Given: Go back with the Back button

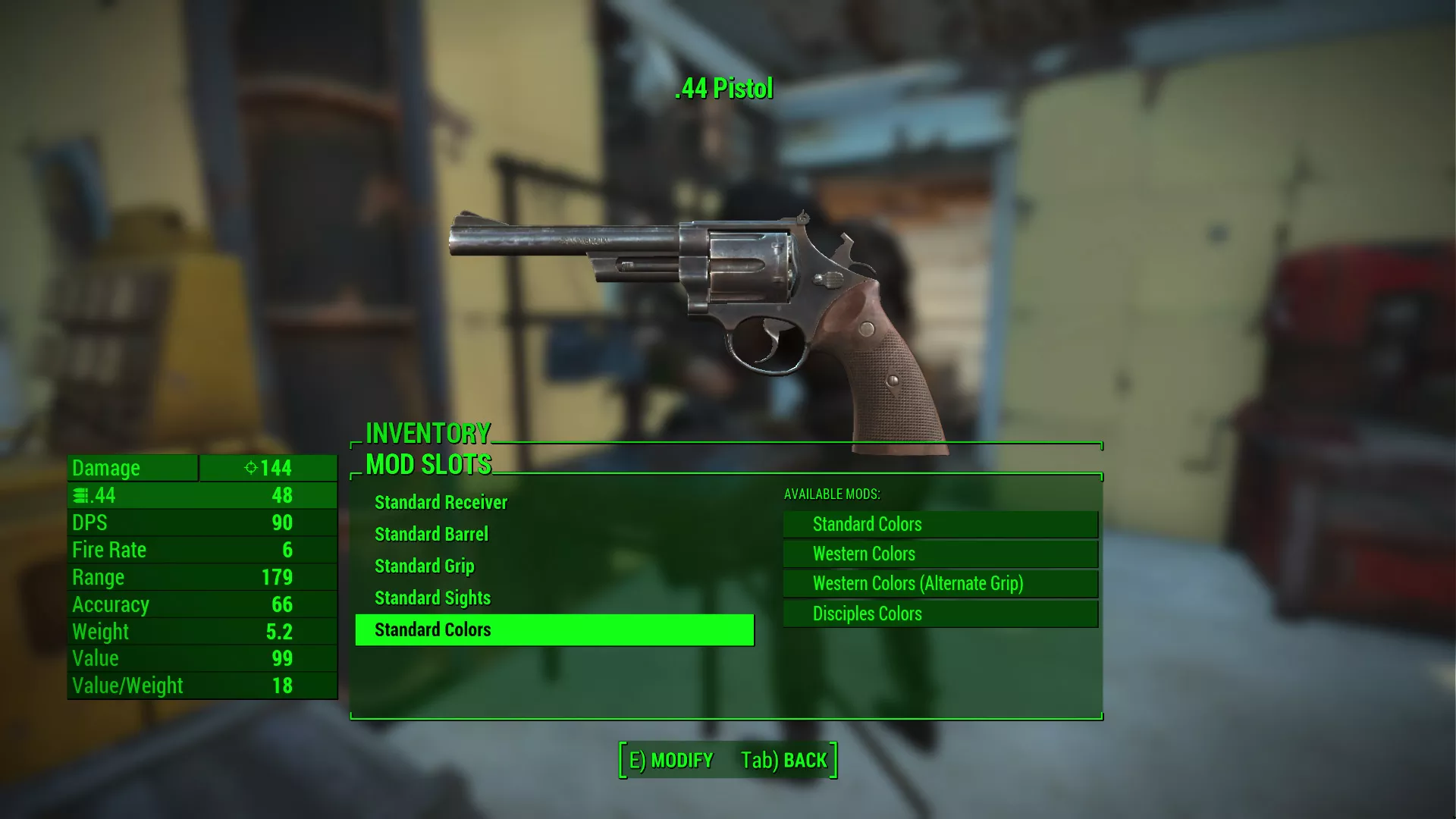Looking at the screenshot, I should pyautogui.click(x=784, y=761).
